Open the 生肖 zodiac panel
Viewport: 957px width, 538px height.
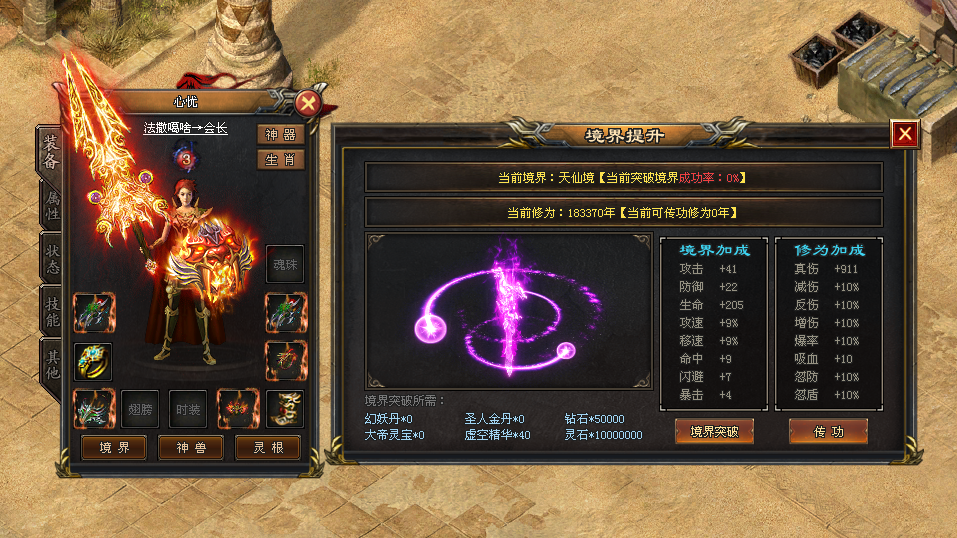coord(280,159)
